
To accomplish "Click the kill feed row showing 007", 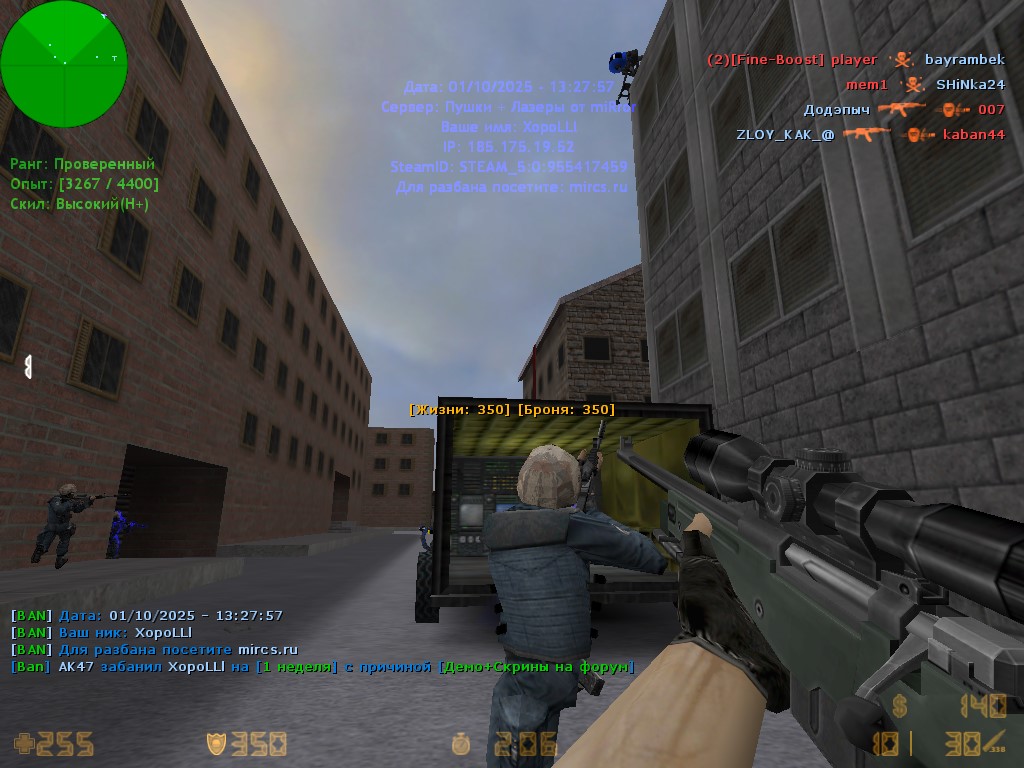I will pos(903,109).
